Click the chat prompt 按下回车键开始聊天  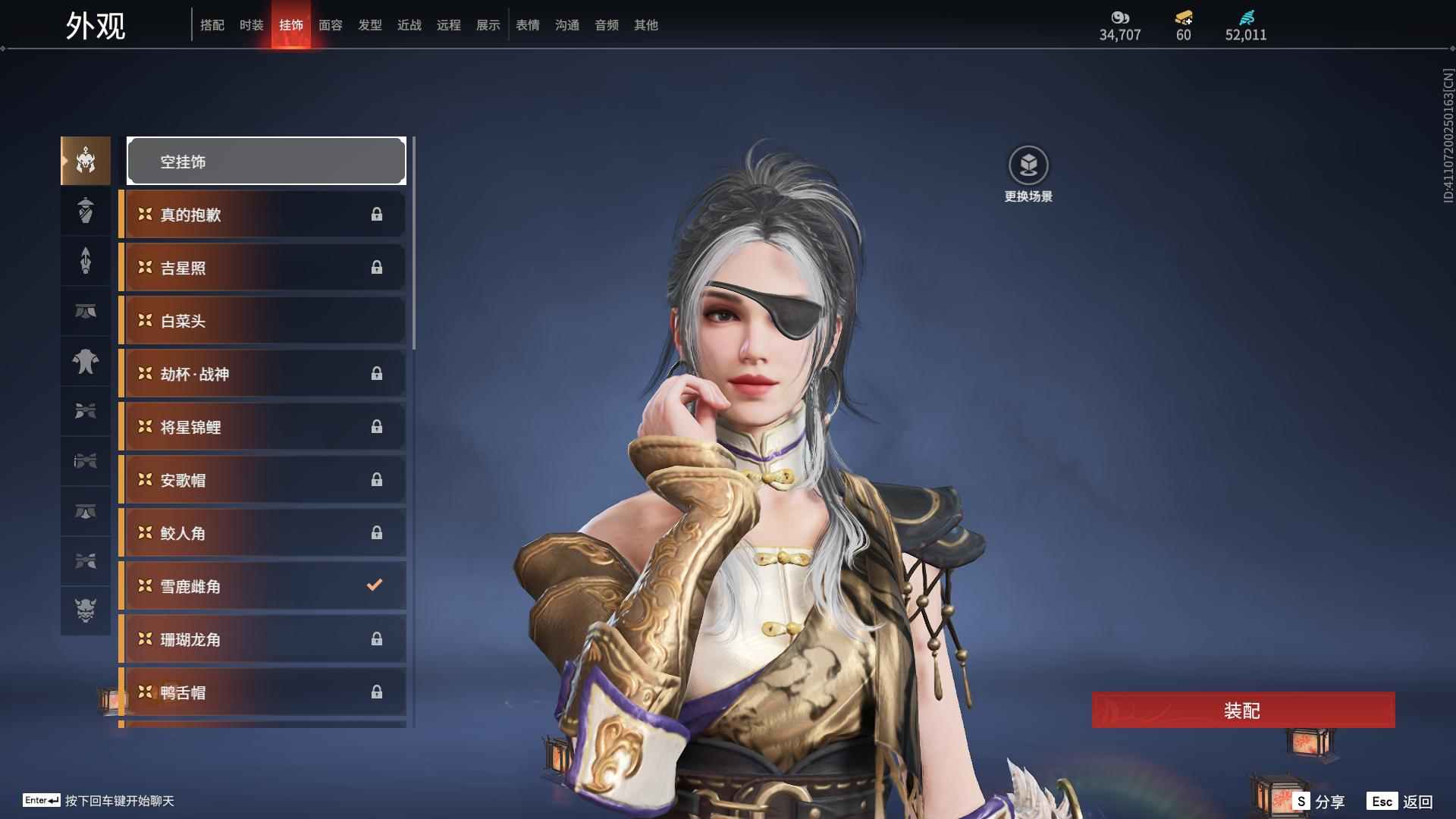tap(119, 801)
